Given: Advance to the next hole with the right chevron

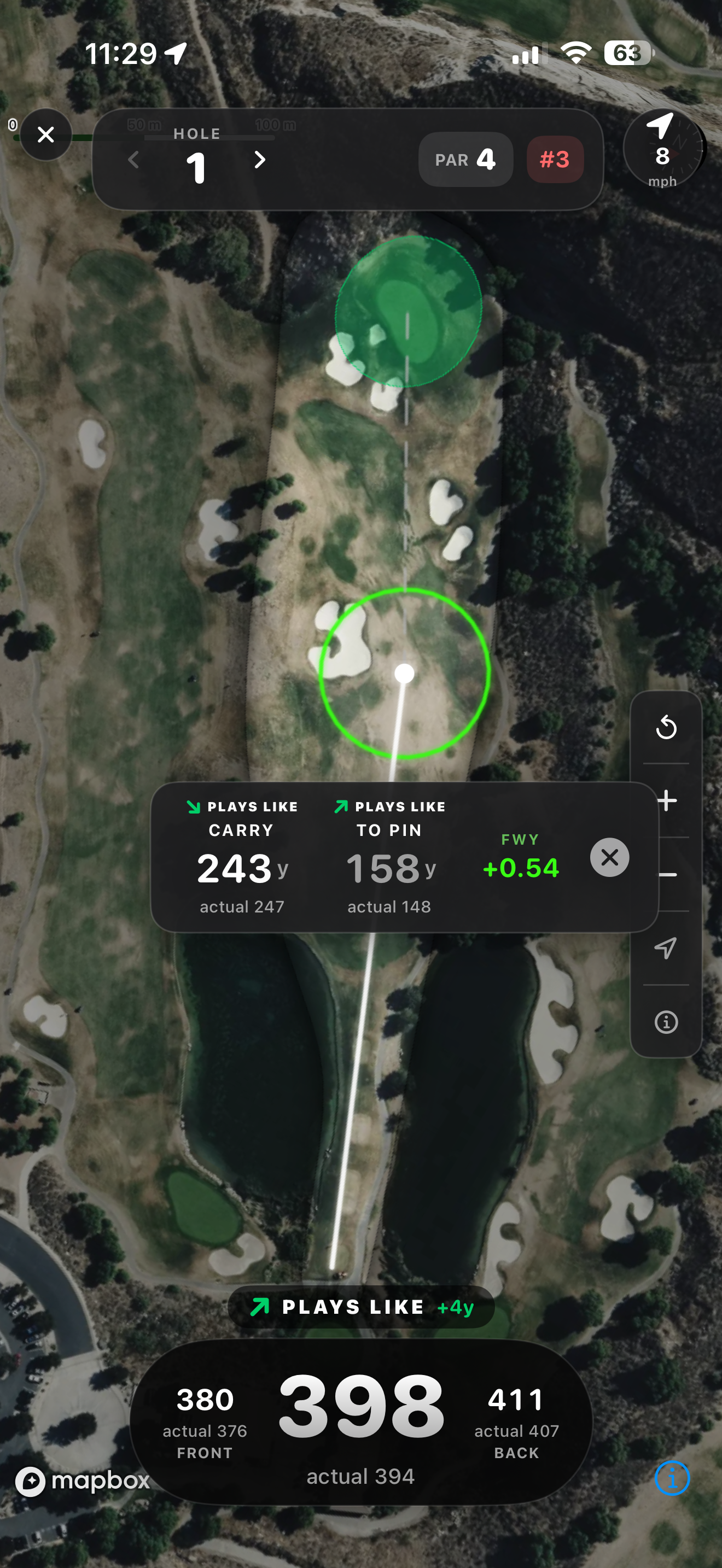Looking at the screenshot, I should tap(259, 160).
